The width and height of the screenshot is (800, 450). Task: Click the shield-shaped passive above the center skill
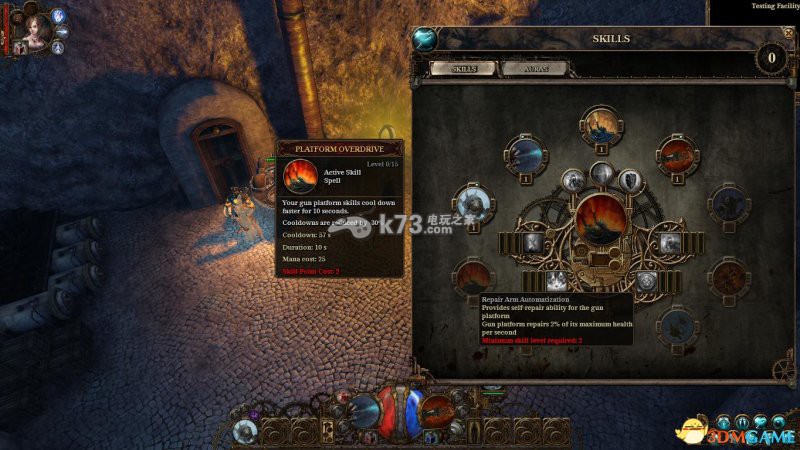tap(630, 180)
